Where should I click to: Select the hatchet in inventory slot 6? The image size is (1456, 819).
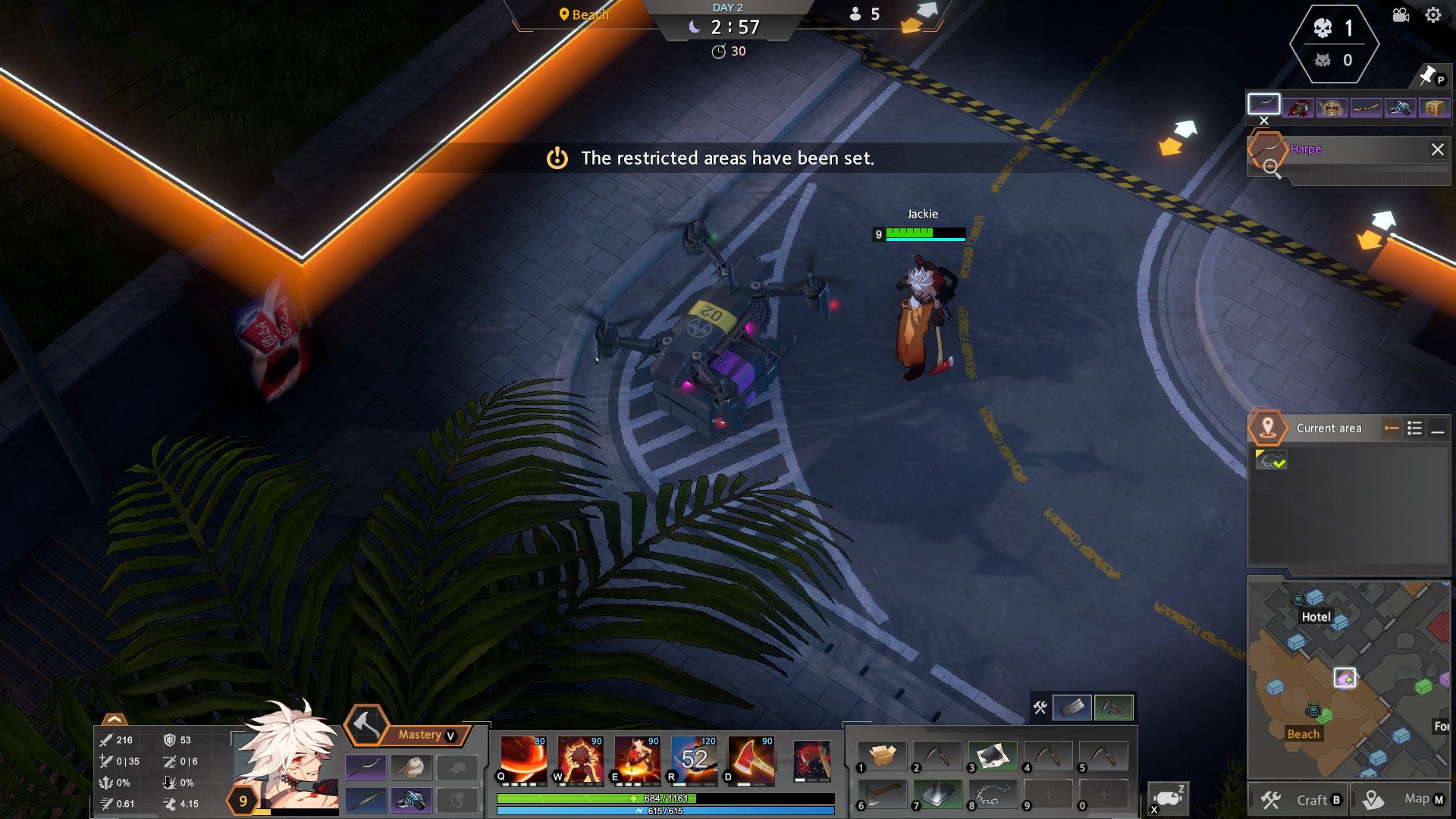point(882,795)
